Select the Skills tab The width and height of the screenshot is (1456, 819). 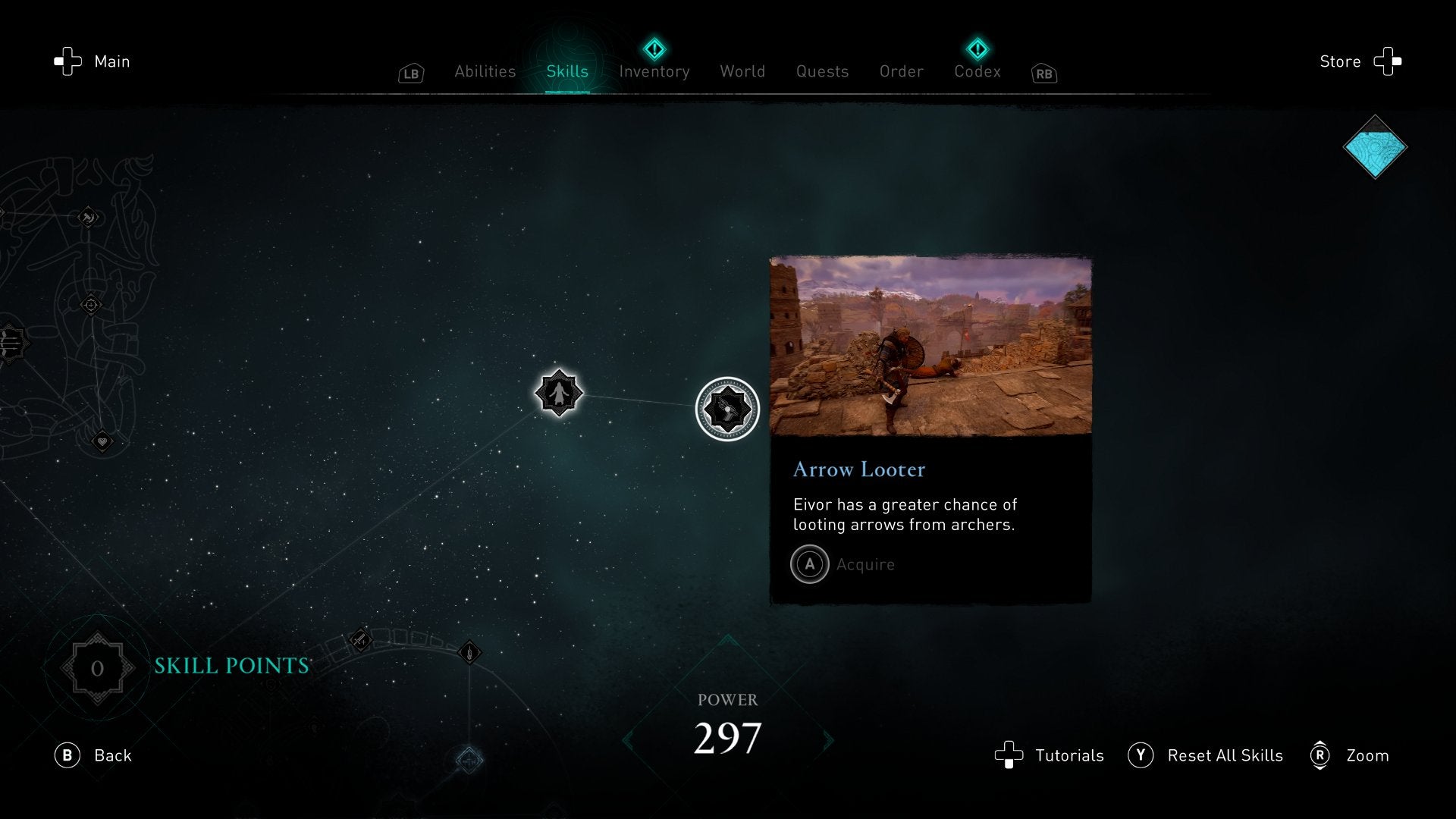(x=567, y=71)
